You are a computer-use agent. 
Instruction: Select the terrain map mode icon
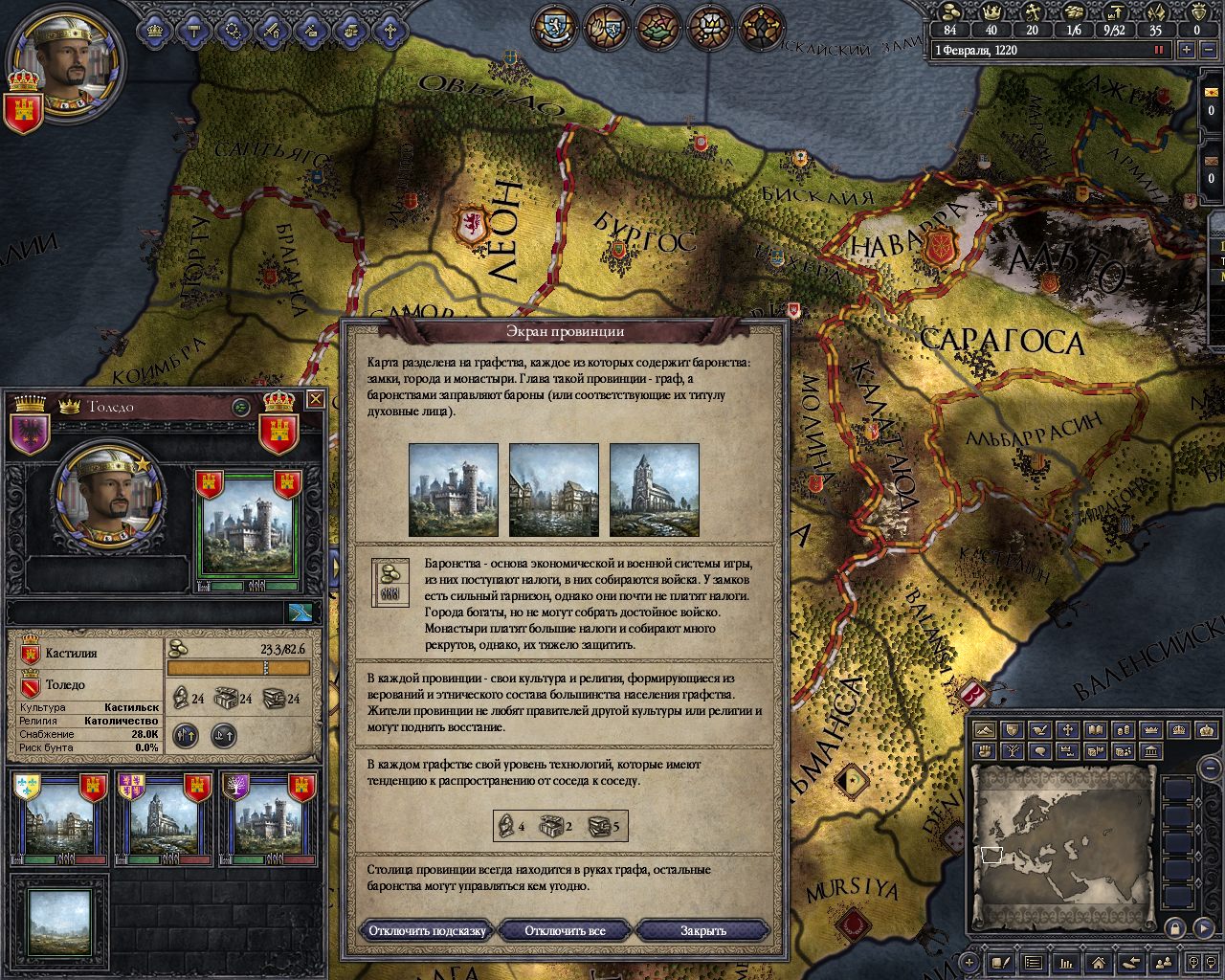tap(984, 730)
